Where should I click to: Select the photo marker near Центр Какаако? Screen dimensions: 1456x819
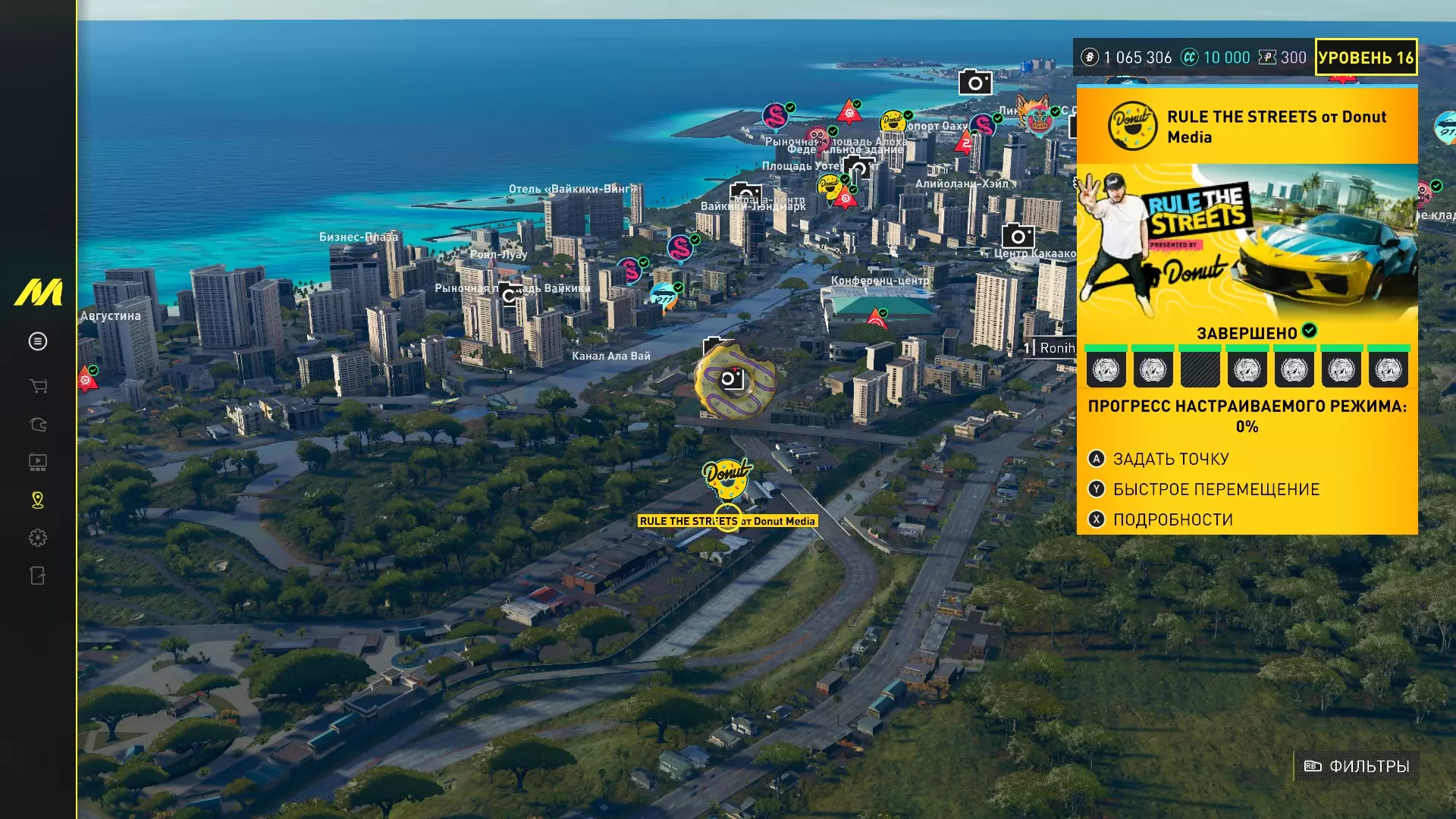(x=1018, y=236)
